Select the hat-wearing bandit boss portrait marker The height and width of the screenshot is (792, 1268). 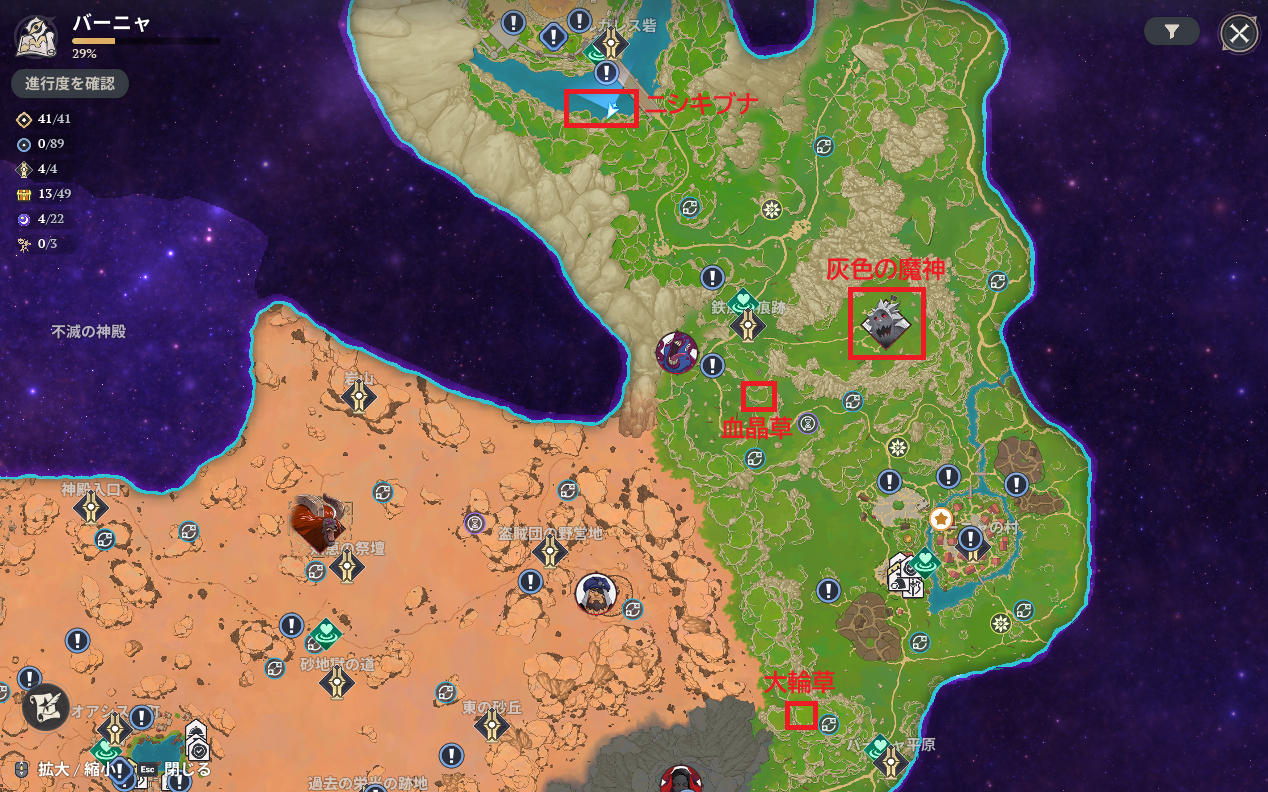click(596, 594)
